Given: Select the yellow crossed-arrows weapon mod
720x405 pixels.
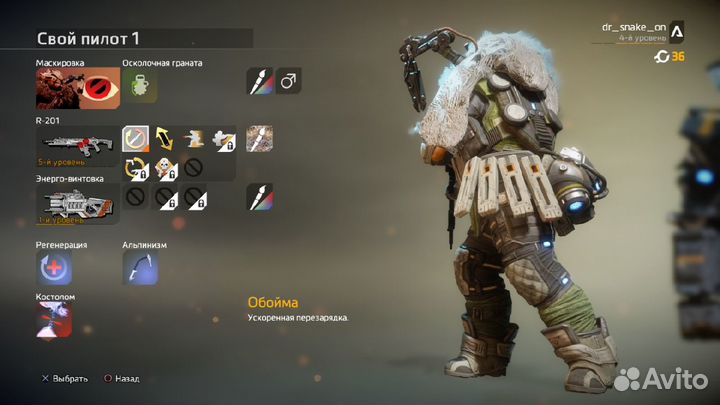Looking at the screenshot, I should pyautogui.click(x=165, y=139).
